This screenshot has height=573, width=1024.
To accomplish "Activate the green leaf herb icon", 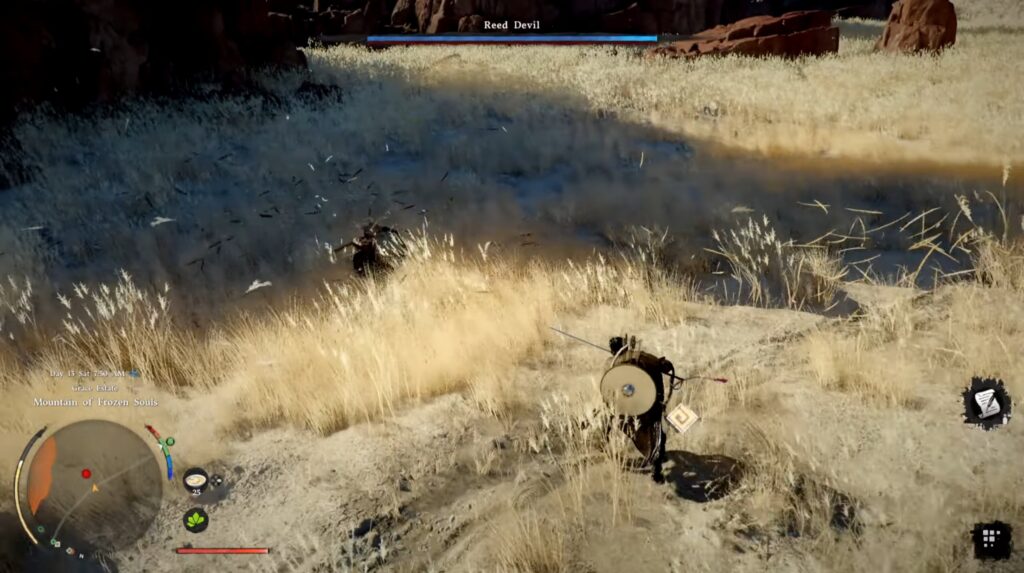I will point(196,520).
